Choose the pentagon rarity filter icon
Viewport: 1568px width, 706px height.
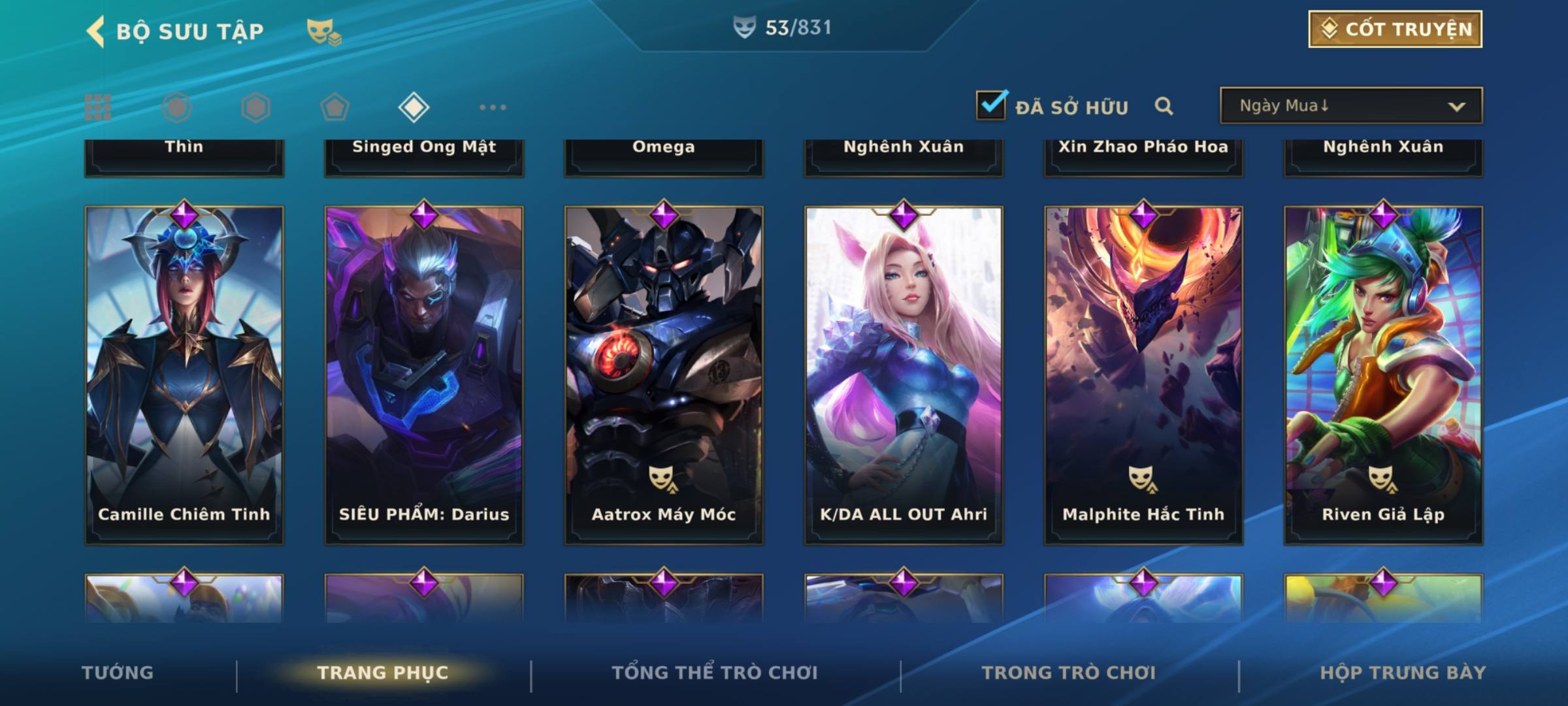point(335,107)
